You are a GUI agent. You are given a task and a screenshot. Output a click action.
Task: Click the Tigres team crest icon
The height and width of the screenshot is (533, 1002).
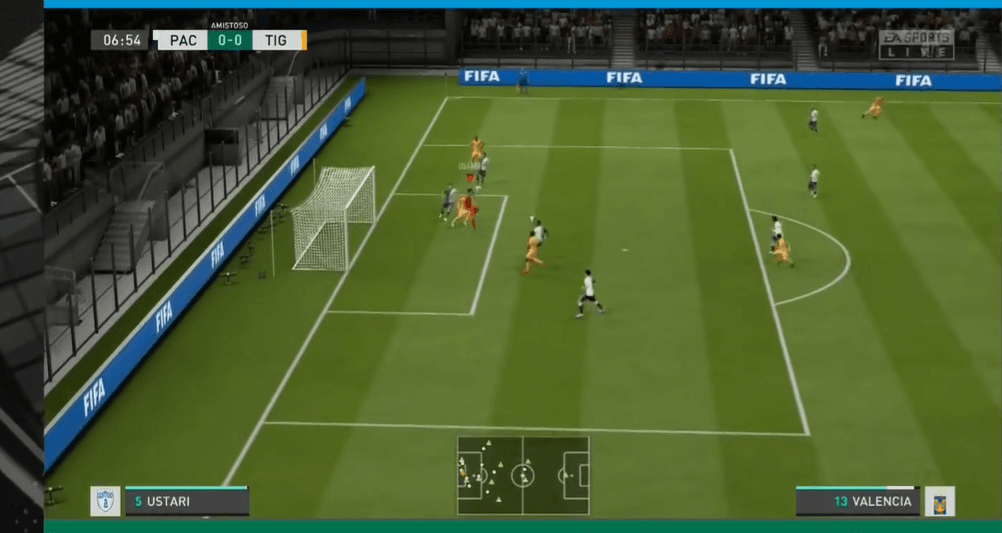[x=939, y=501]
